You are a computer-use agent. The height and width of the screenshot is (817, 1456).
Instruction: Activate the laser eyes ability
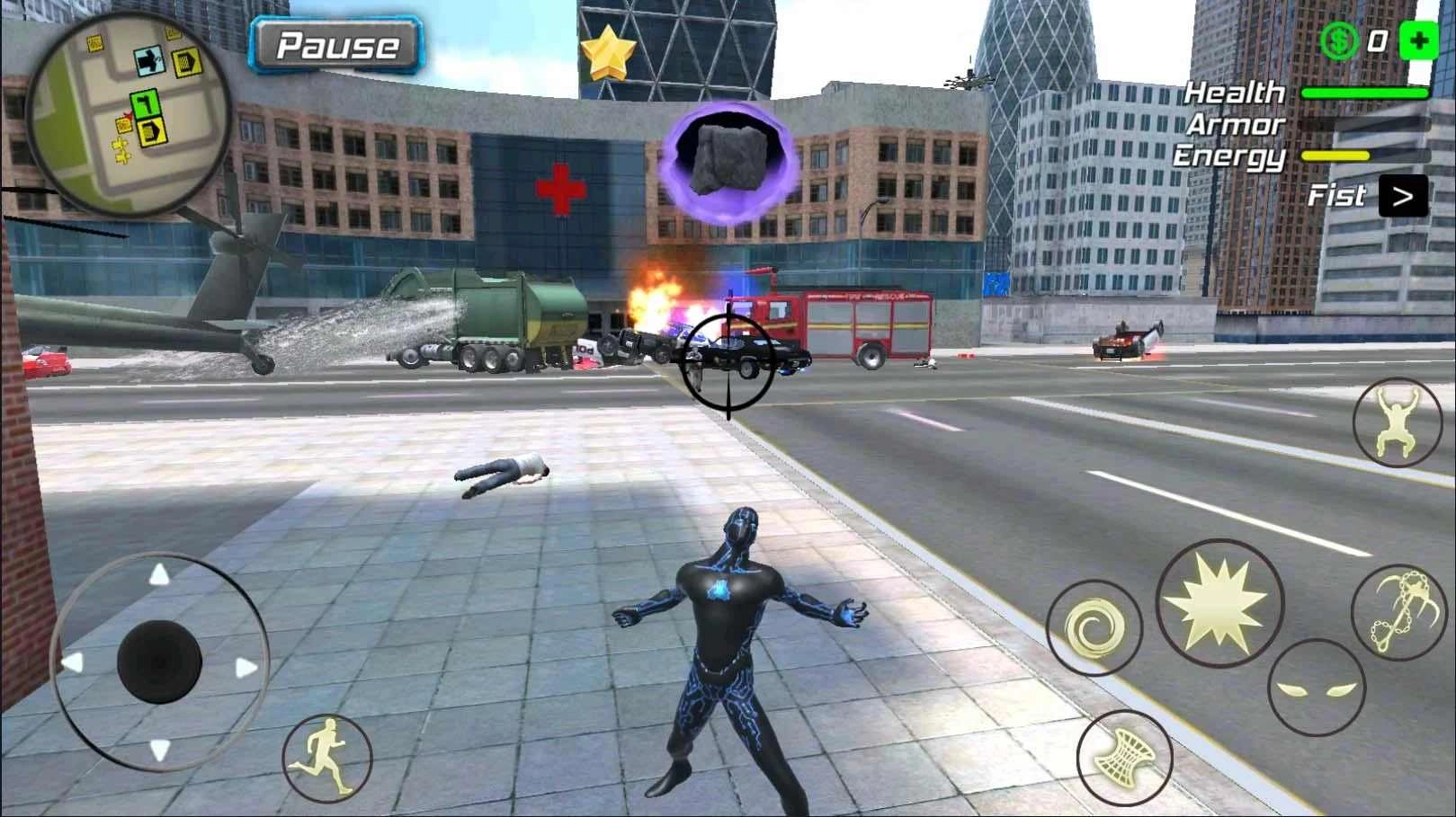(x=1318, y=688)
